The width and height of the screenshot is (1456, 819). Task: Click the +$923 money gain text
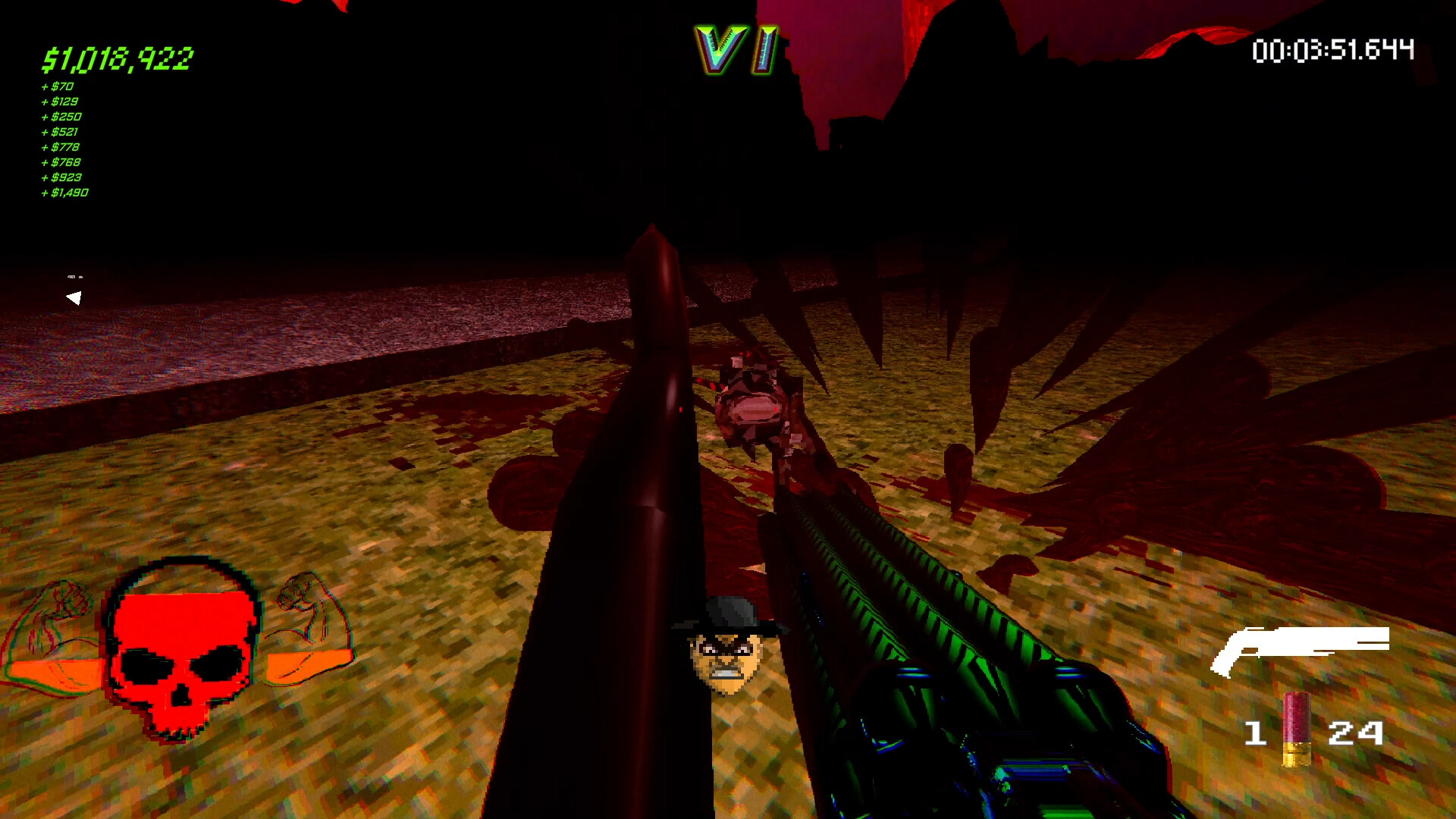(x=62, y=177)
